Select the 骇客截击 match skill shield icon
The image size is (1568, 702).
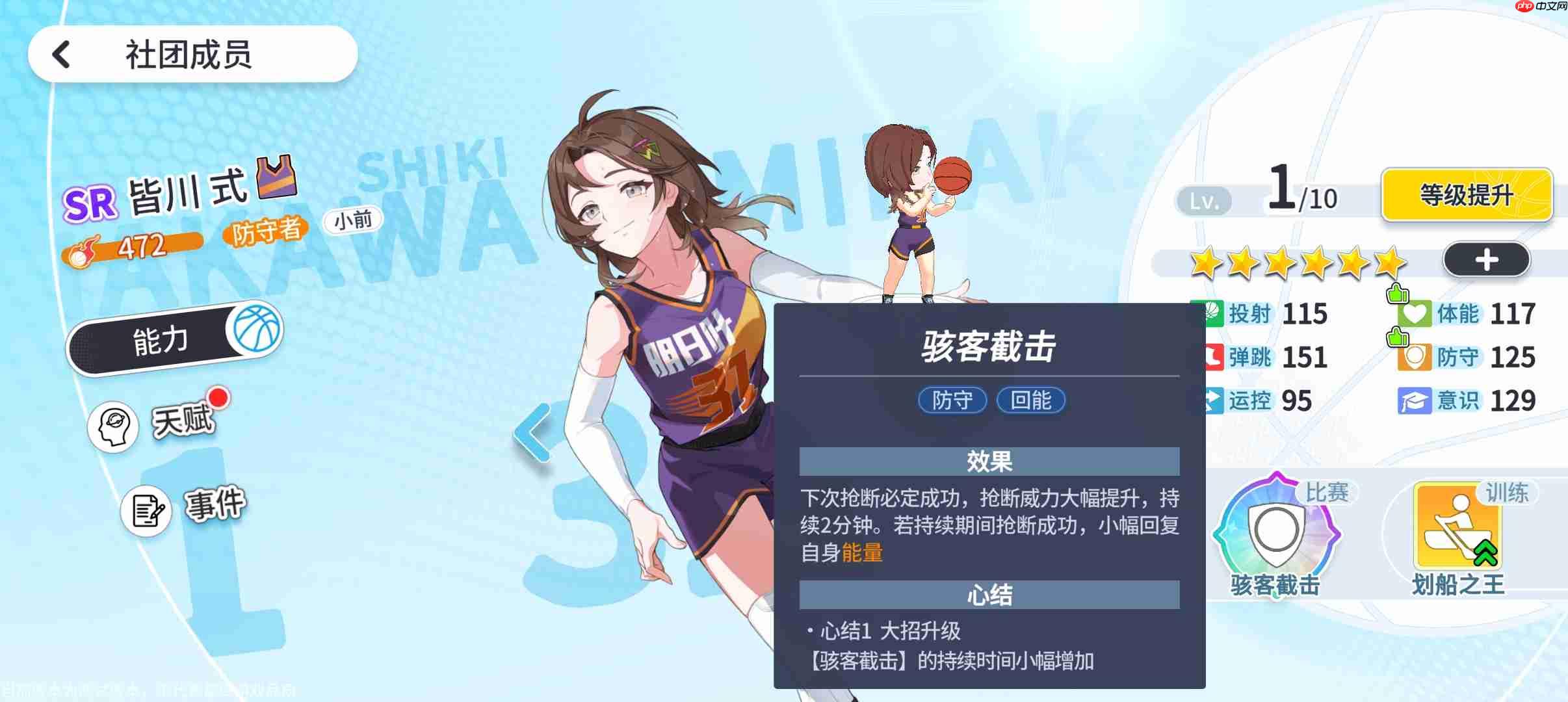point(1277,530)
